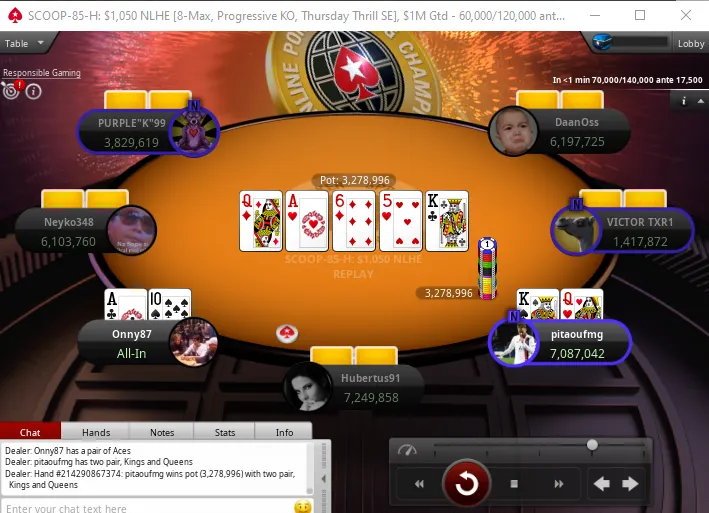Image resolution: width=709 pixels, height=513 pixels.
Task: Select the Chat tab
Action: click(31, 432)
